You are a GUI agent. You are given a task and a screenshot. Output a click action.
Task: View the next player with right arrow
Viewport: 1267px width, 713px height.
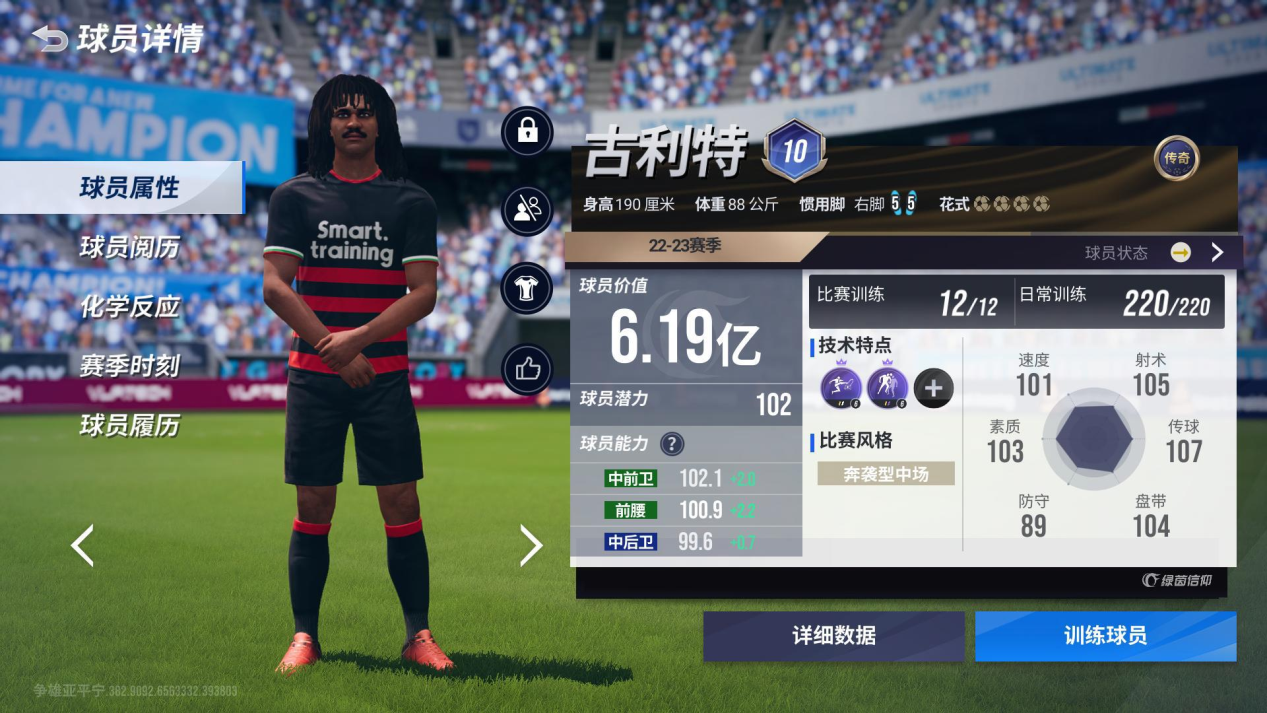[x=531, y=546]
